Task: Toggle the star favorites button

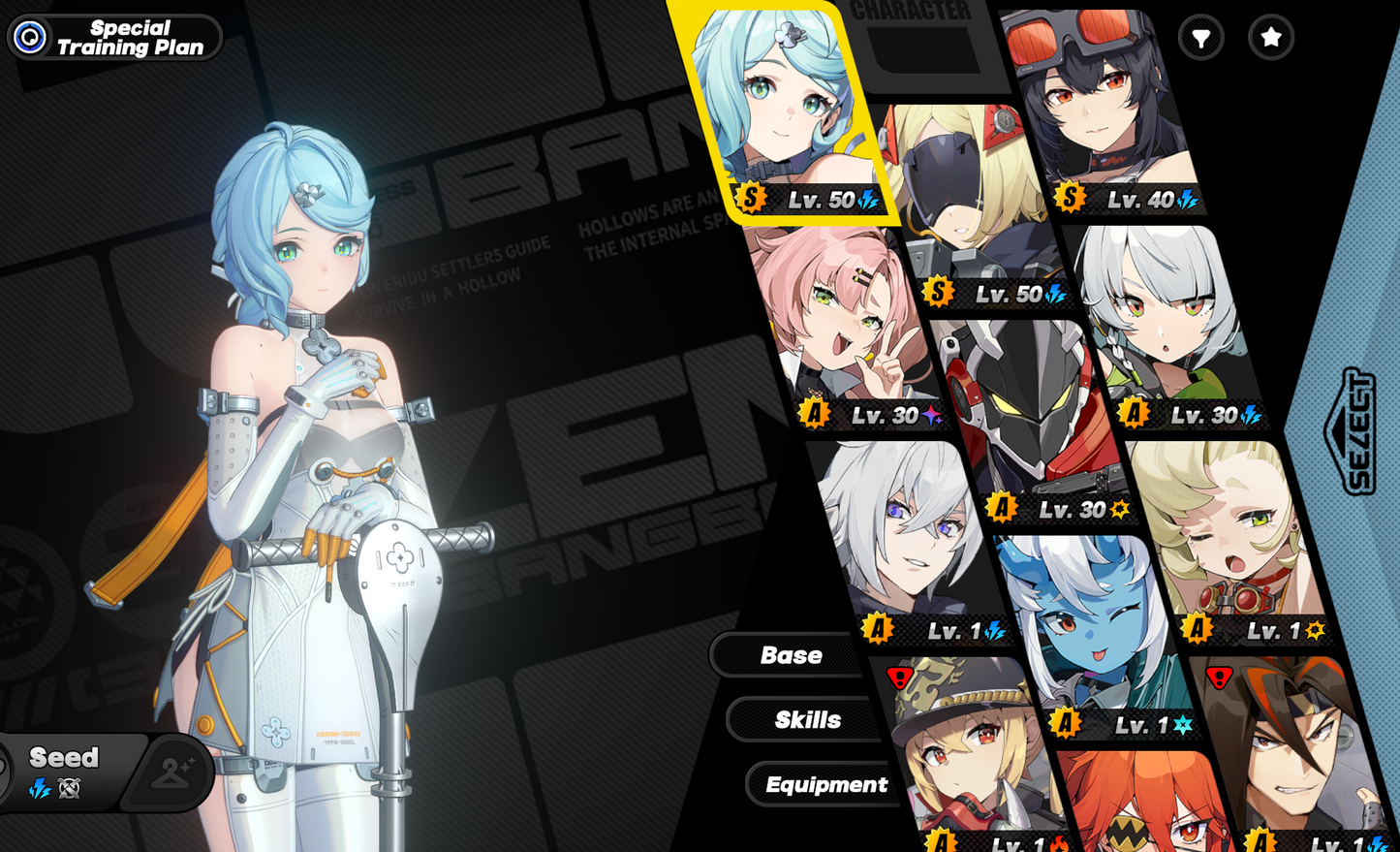Action: pyautogui.click(x=1271, y=38)
